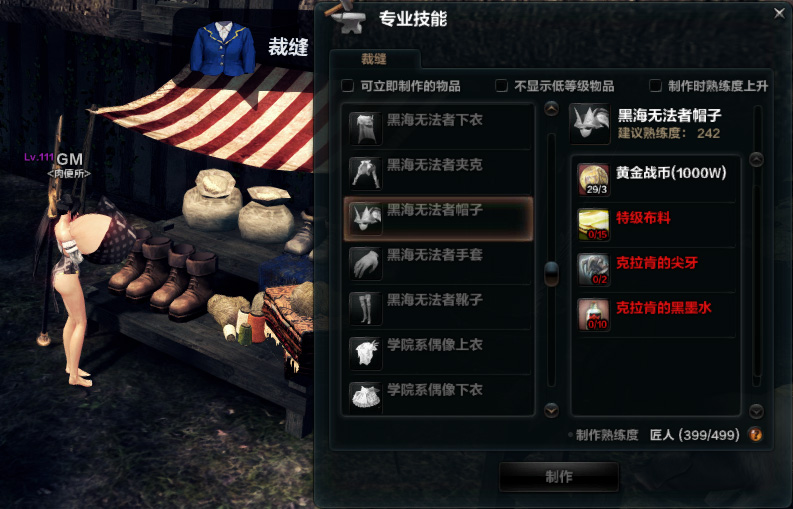Click the recipe list scroll-down arrow
Image resolution: width=793 pixels, height=509 pixels.
tap(551, 409)
